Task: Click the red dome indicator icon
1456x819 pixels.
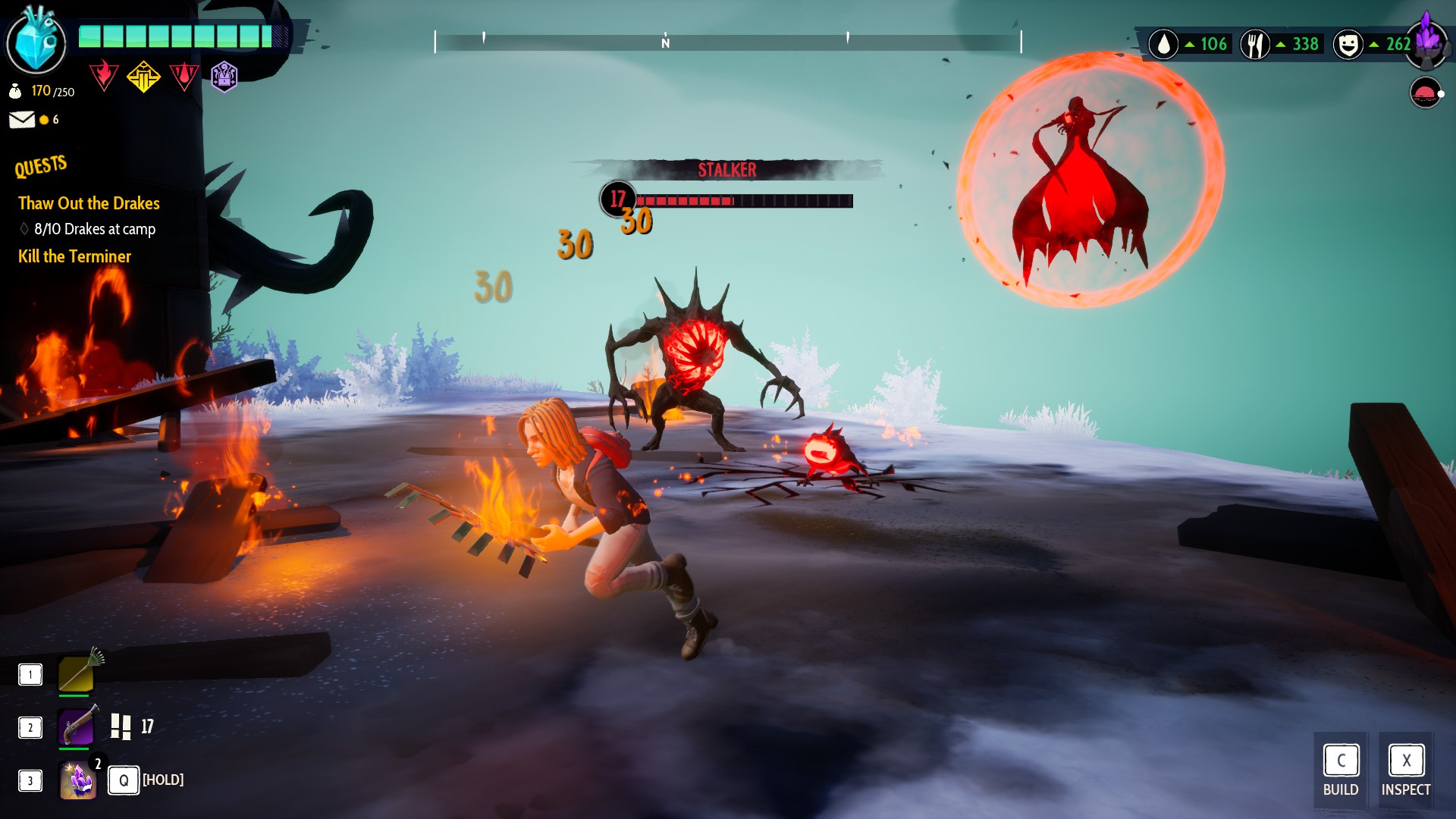Action: [x=1425, y=93]
